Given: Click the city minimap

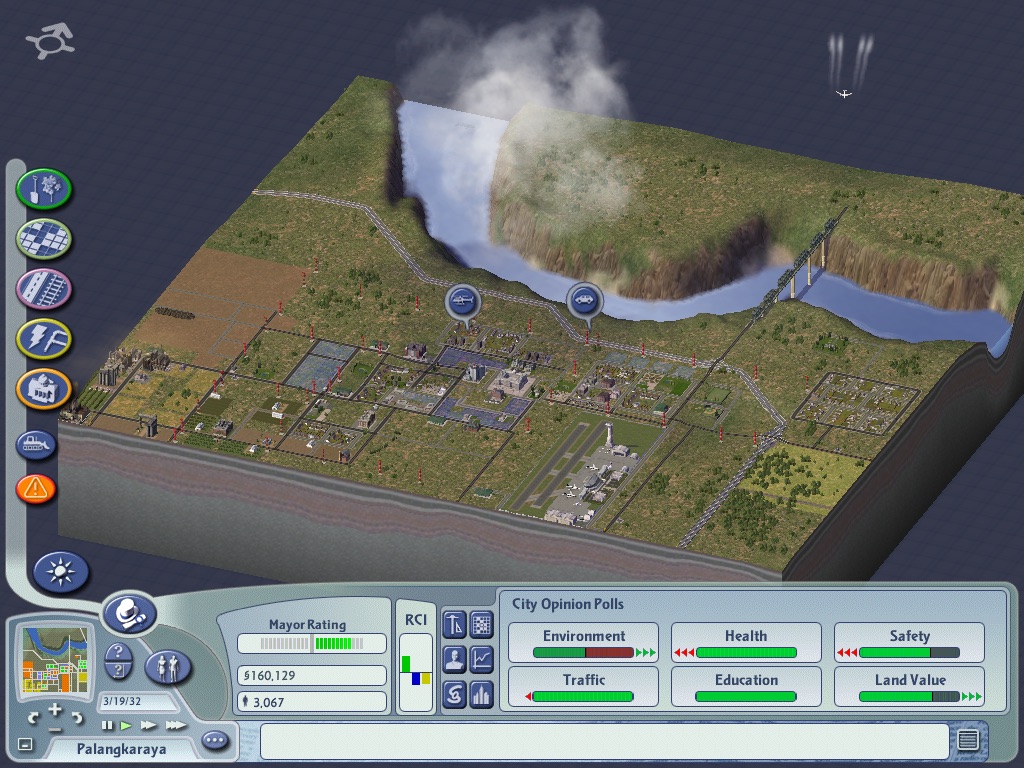Looking at the screenshot, I should pos(55,659).
